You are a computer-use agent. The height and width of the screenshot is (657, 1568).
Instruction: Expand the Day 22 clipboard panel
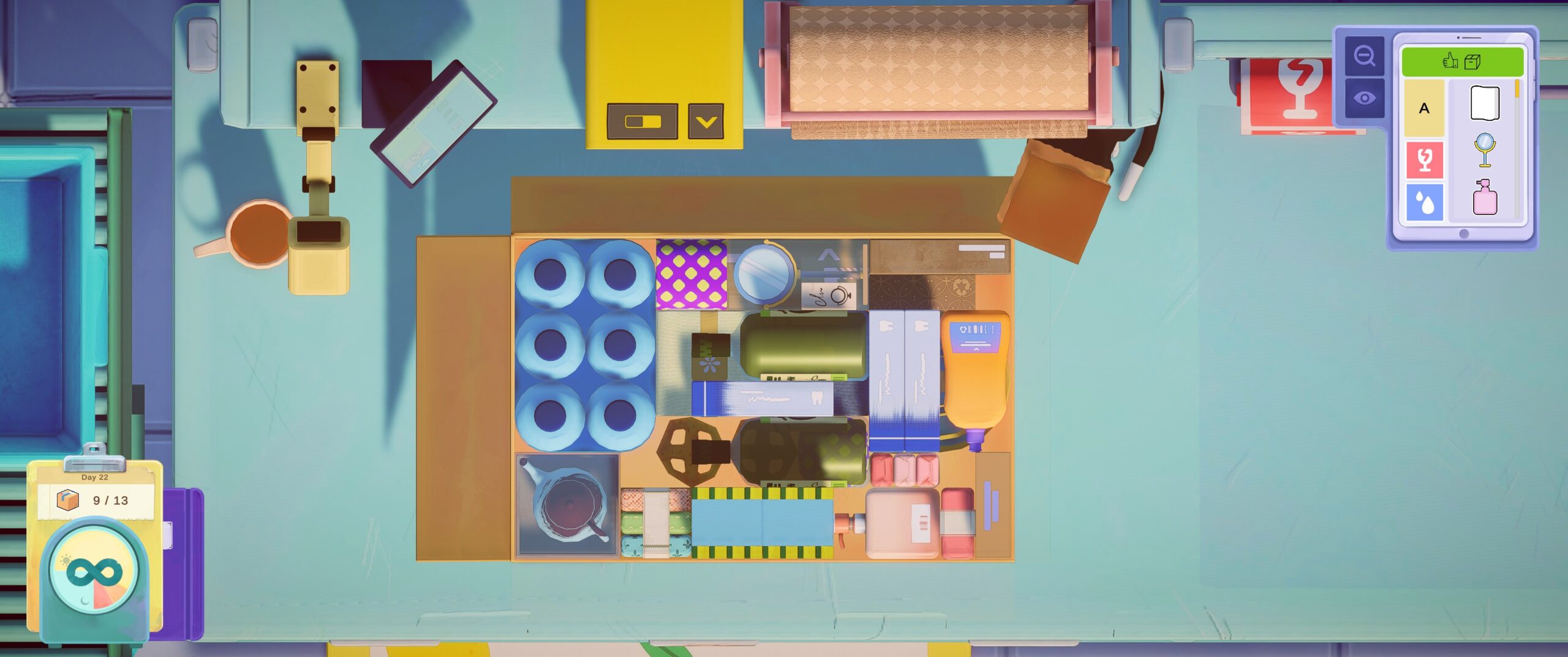point(95,478)
